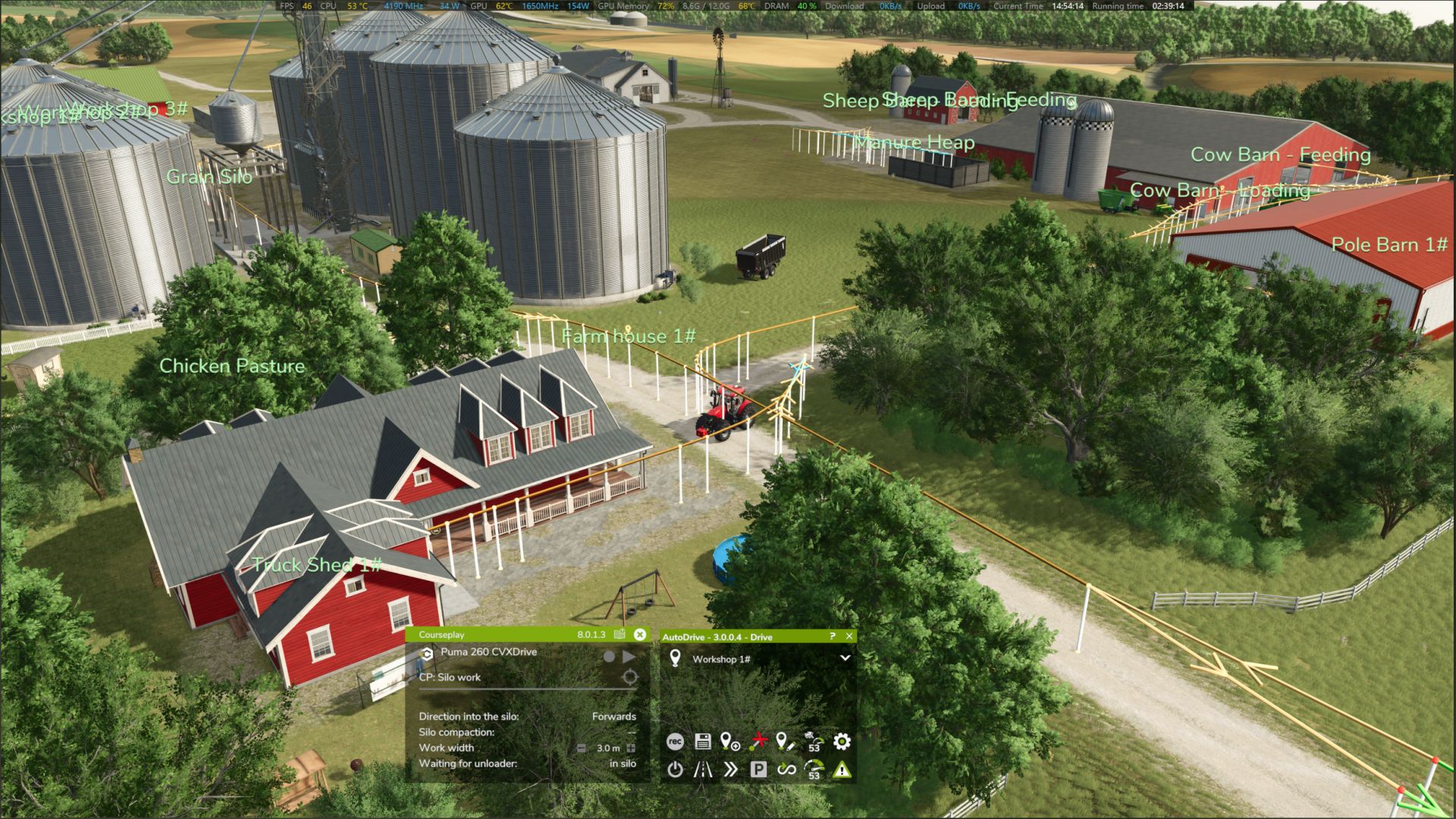This screenshot has height=819, width=1456.
Task: Open AutoDrive settings gear
Action: (x=842, y=742)
